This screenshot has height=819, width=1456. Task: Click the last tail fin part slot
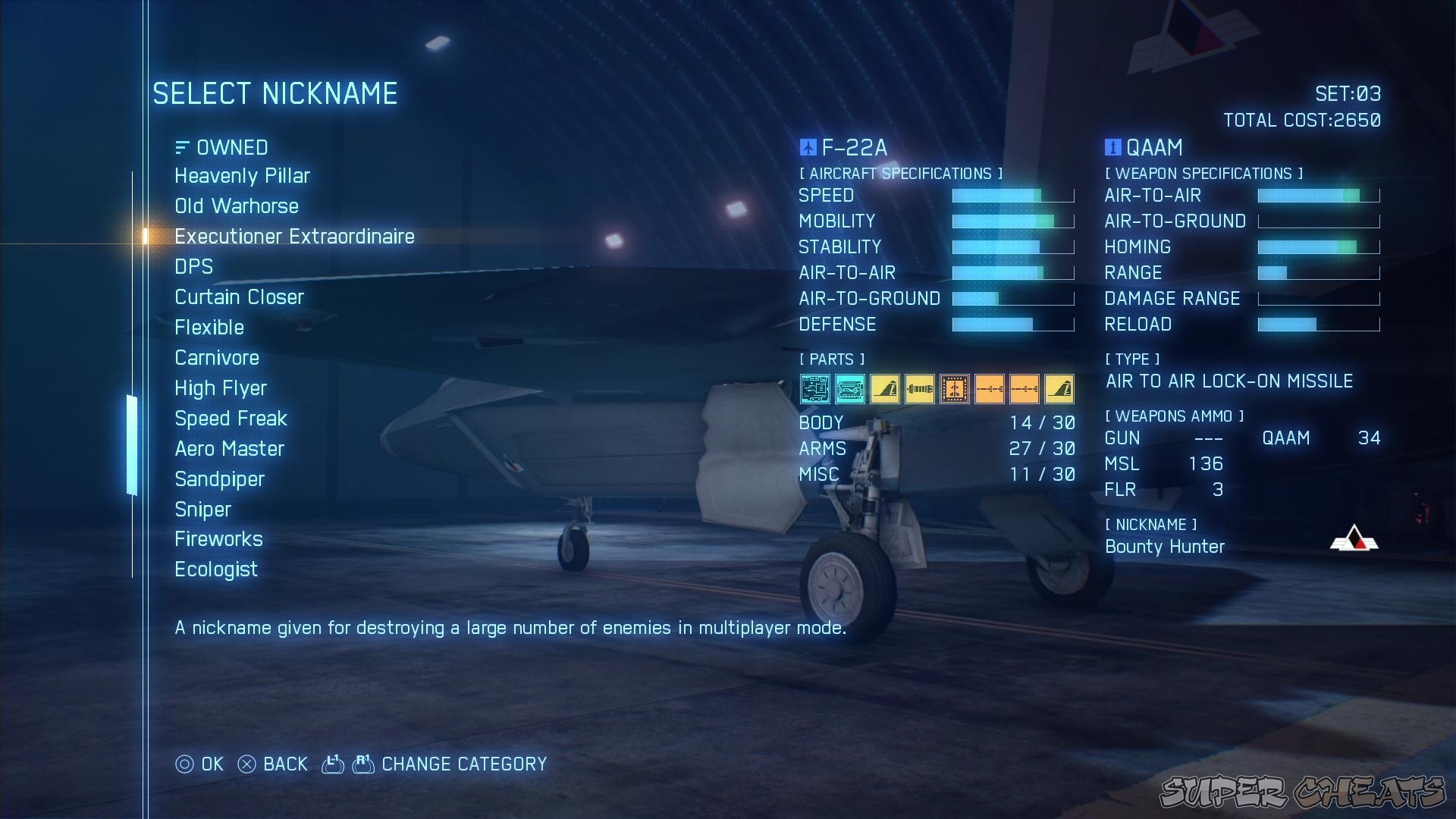(1059, 389)
